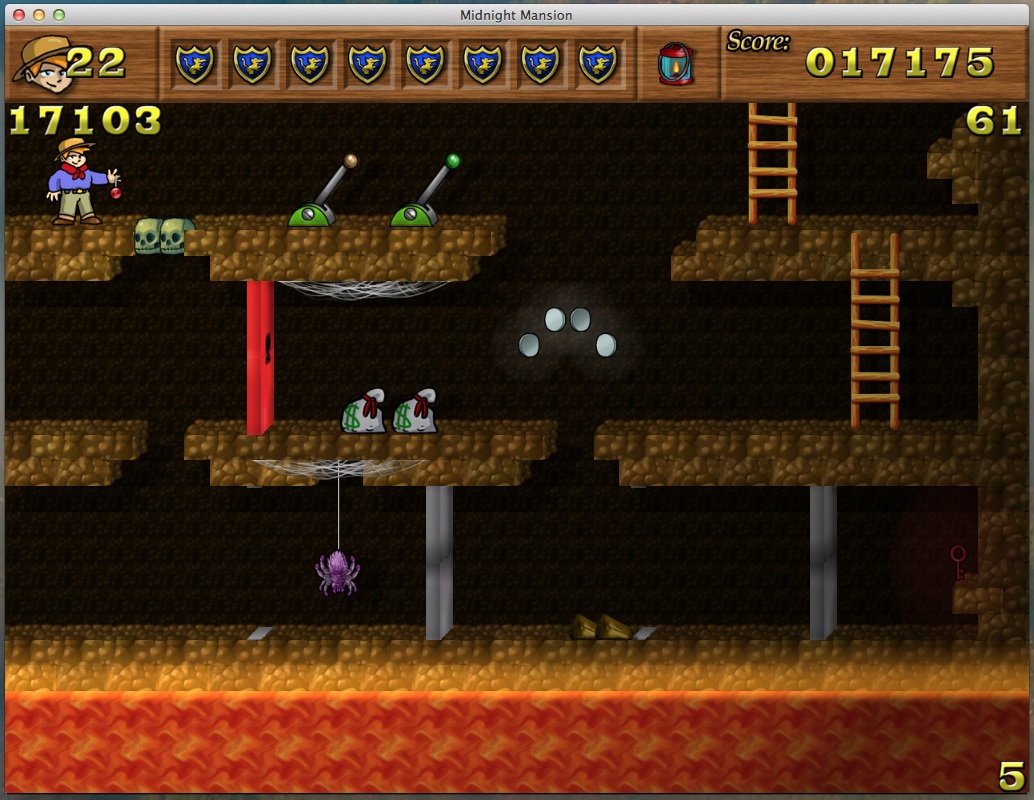Close the Midnight Mansion window
1034x800 pixels.
coord(19,15)
